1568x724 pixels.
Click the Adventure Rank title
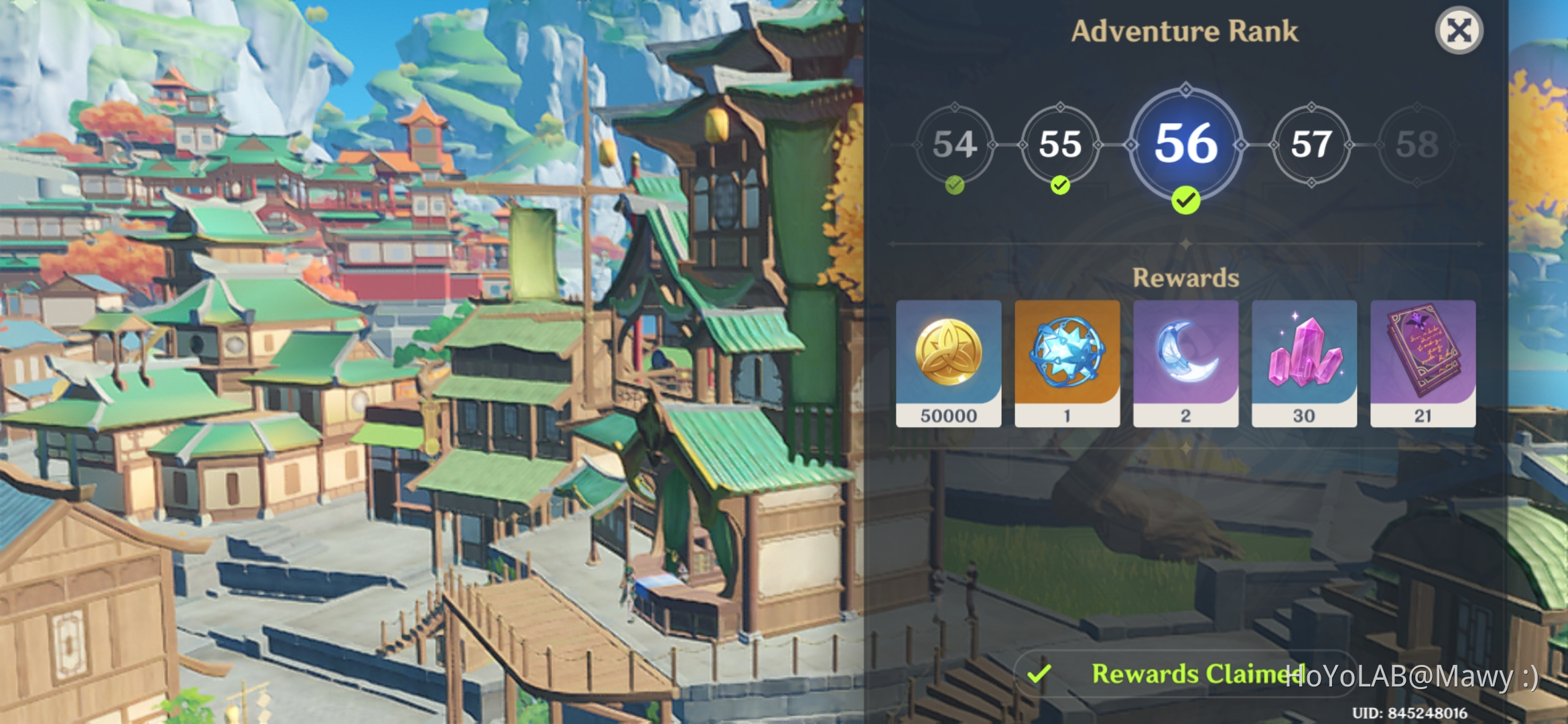[1186, 31]
